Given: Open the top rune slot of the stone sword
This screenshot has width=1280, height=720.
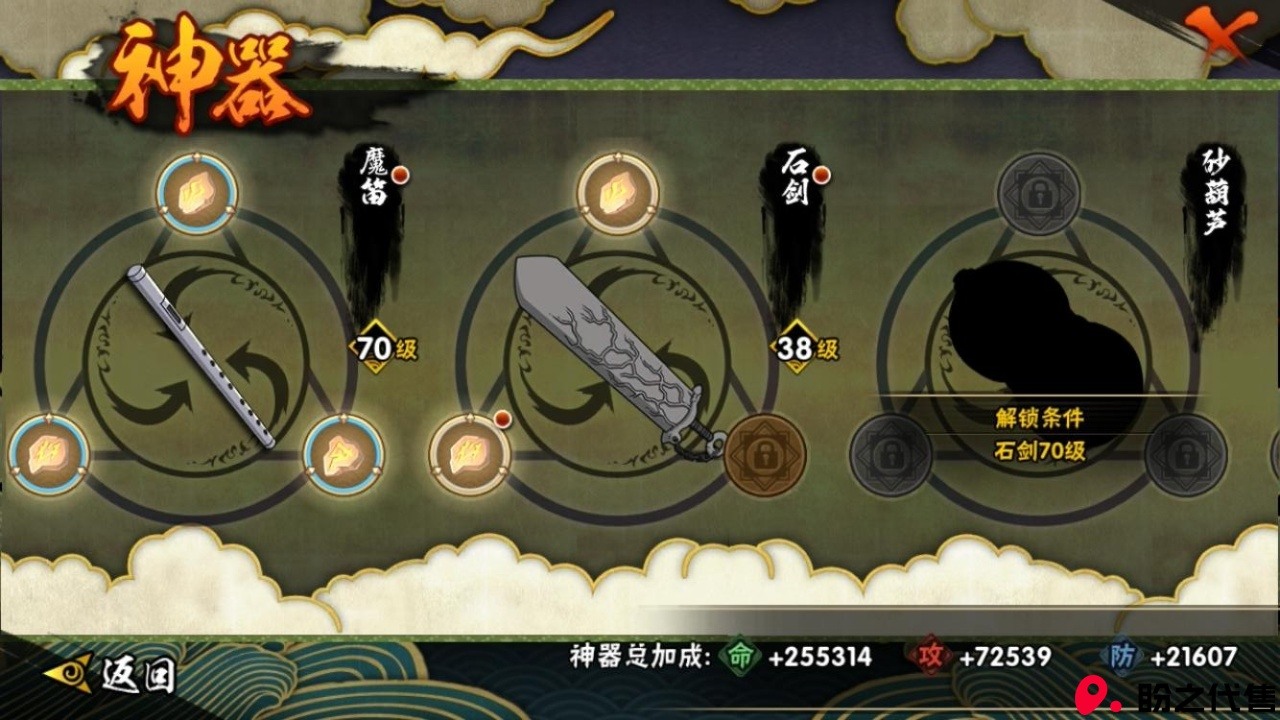Looking at the screenshot, I should [x=618, y=193].
